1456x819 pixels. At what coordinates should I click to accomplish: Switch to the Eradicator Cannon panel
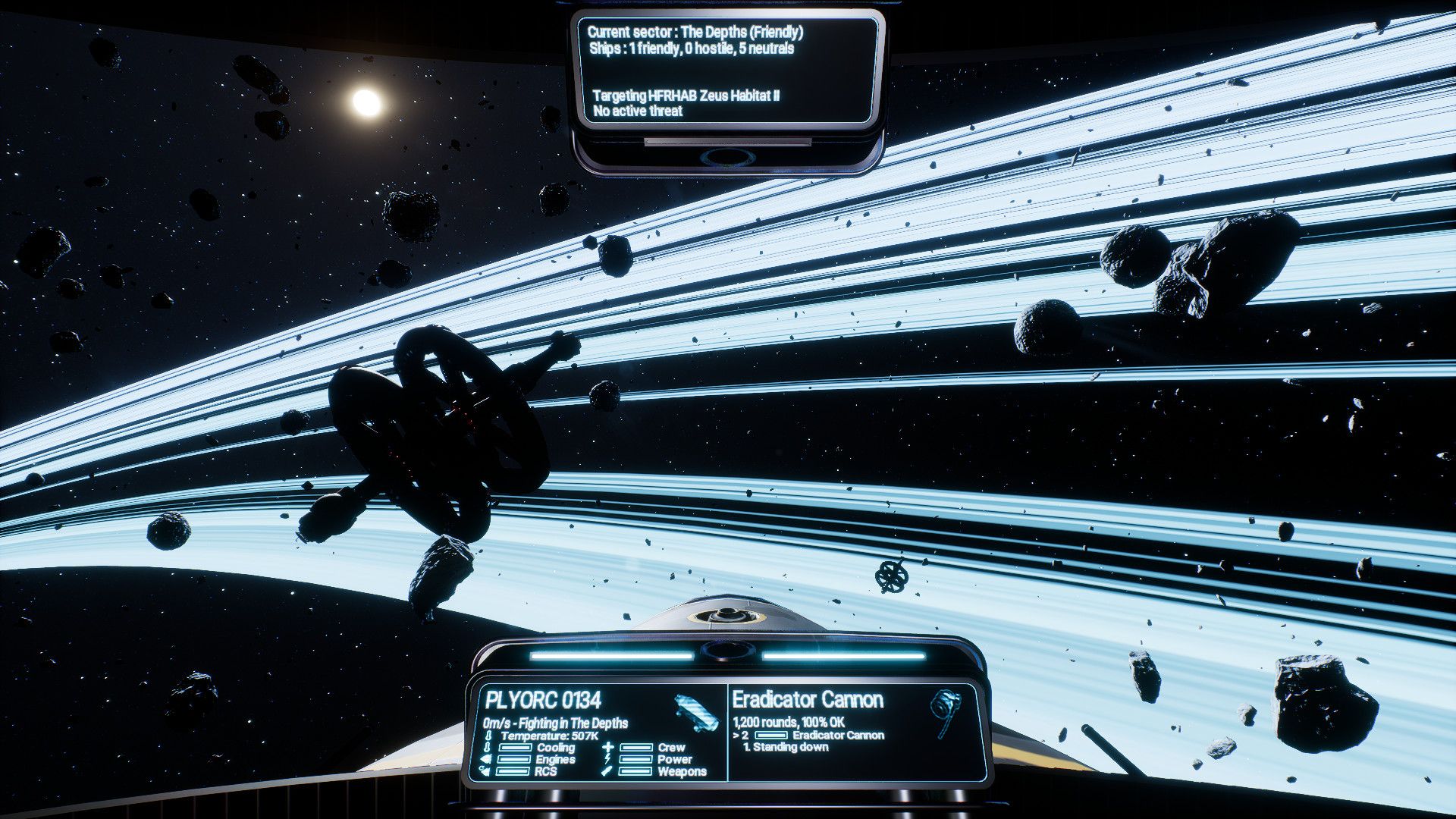pyautogui.click(x=806, y=698)
